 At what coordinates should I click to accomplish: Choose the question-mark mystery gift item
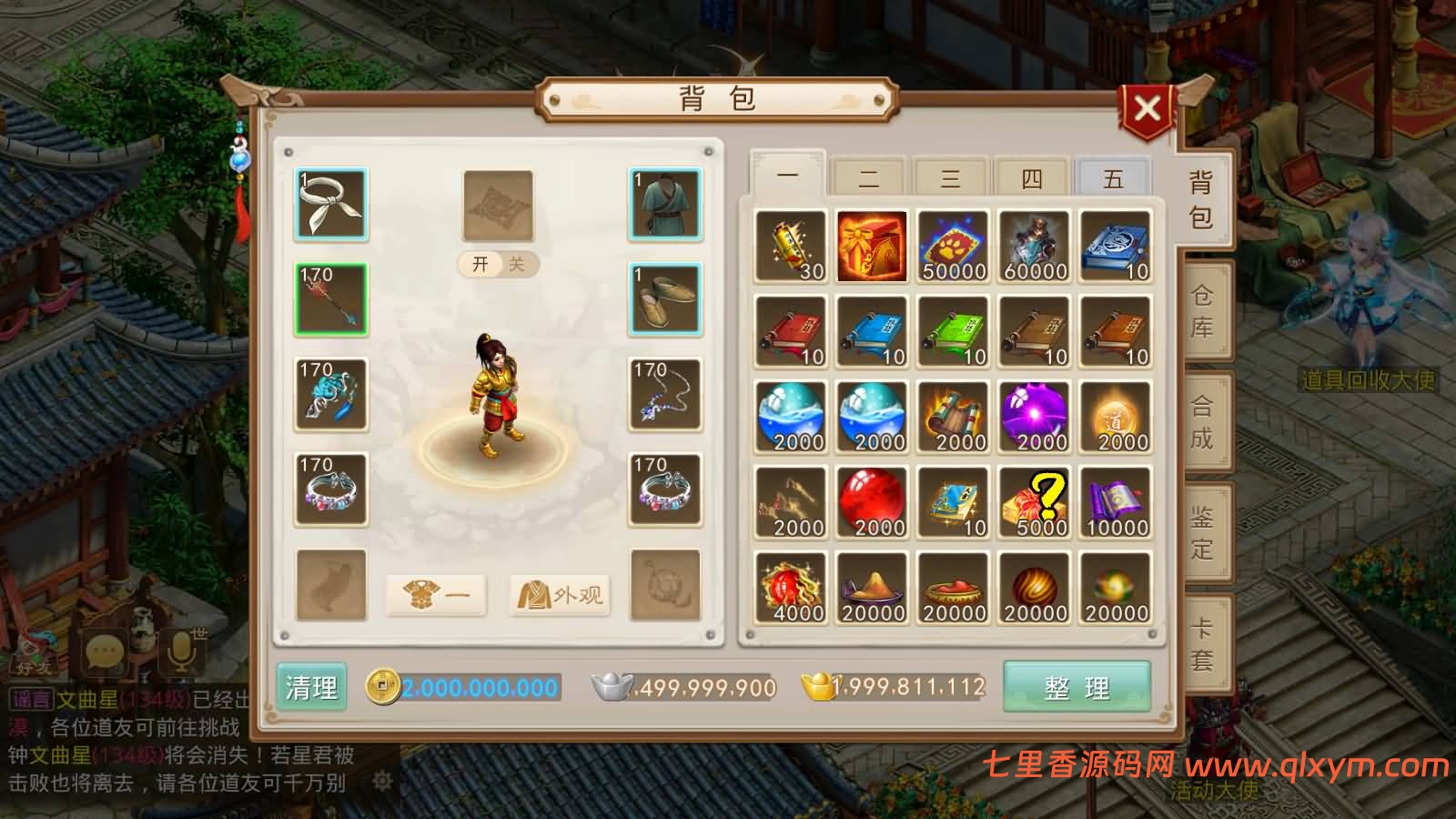[1034, 503]
